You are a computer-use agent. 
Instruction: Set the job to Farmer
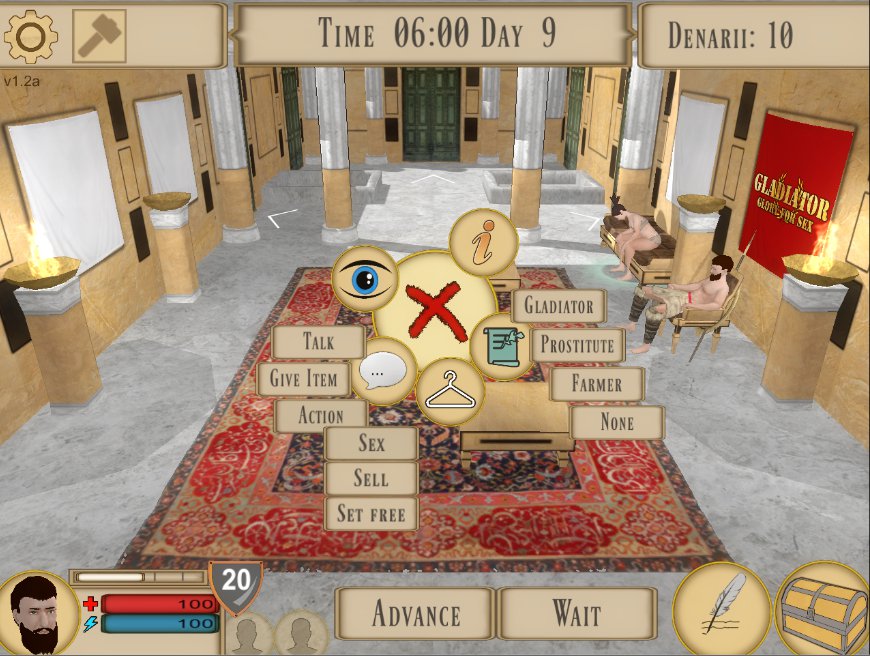(597, 384)
